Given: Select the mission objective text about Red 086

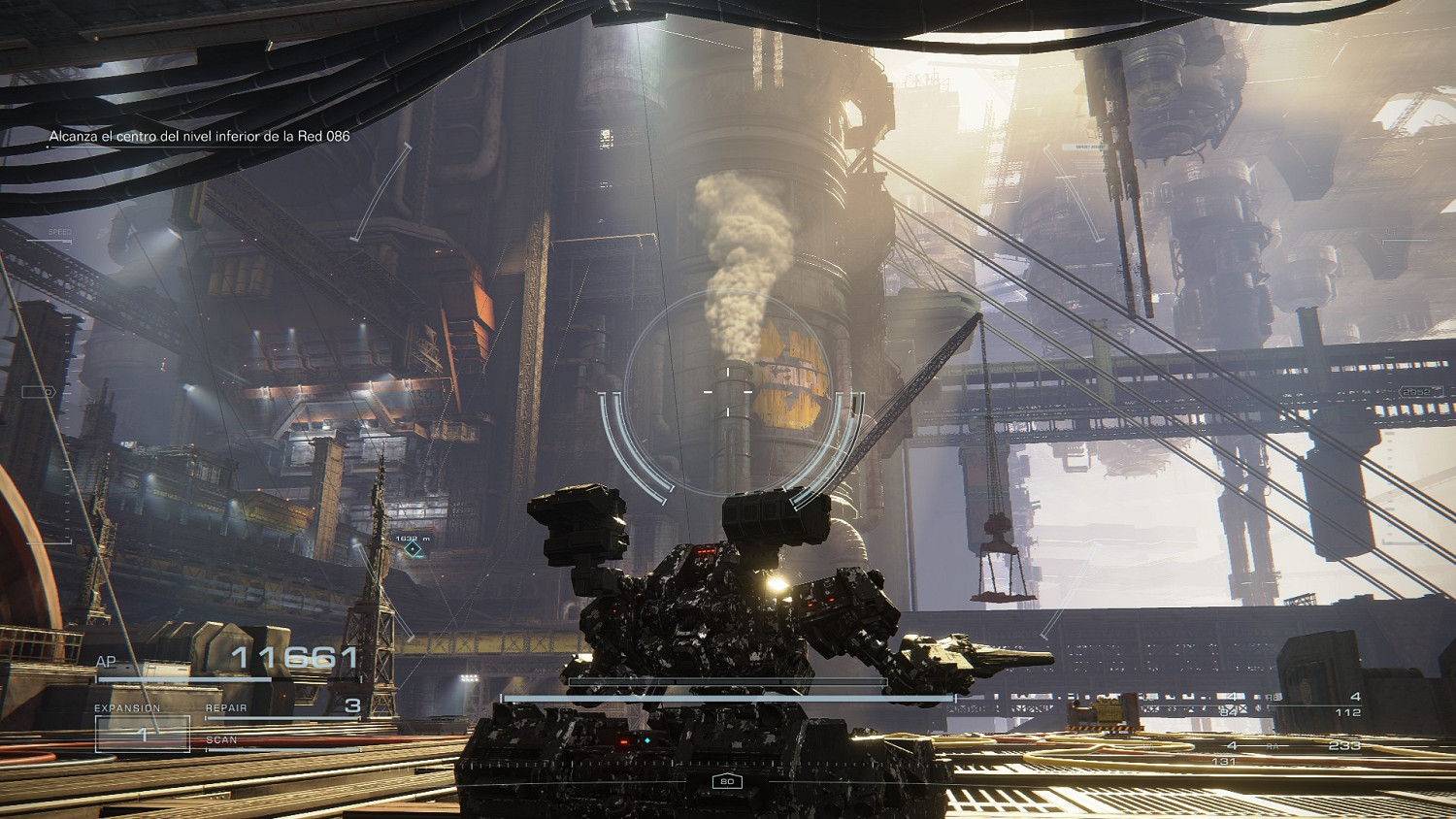Looking at the screenshot, I should [199, 136].
